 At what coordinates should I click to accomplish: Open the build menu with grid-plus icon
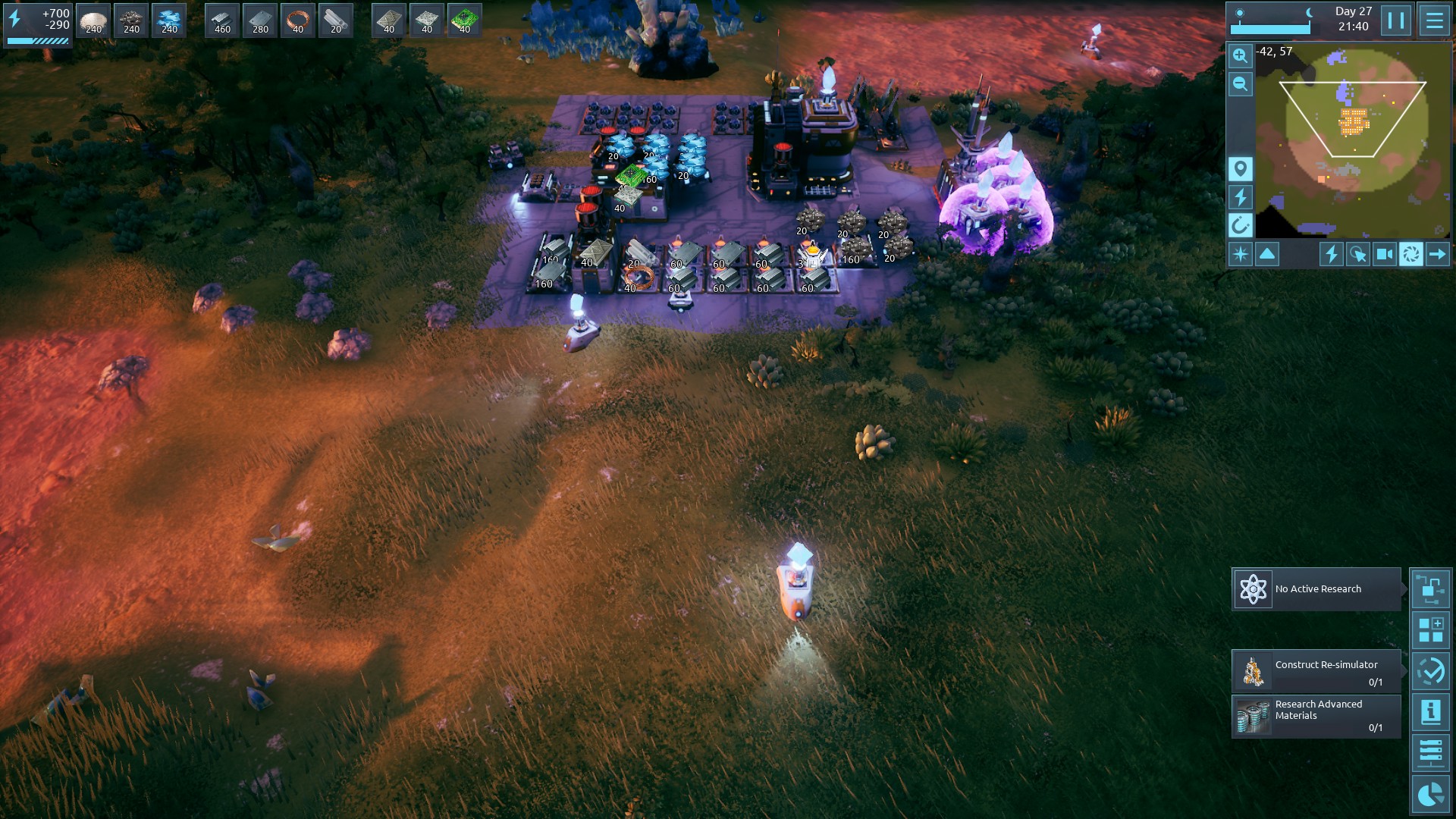pos(1430,630)
